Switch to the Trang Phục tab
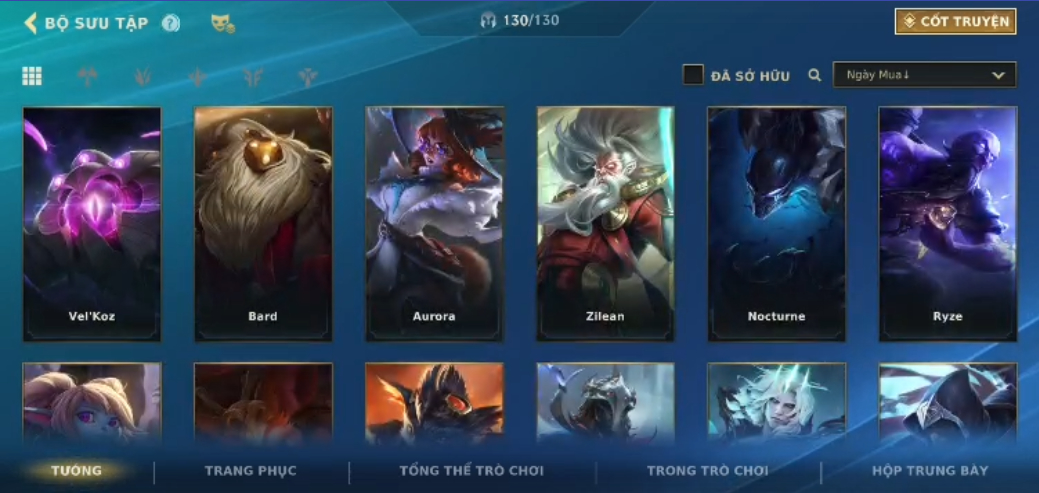The width and height of the screenshot is (1039, 493). point(251,471)
